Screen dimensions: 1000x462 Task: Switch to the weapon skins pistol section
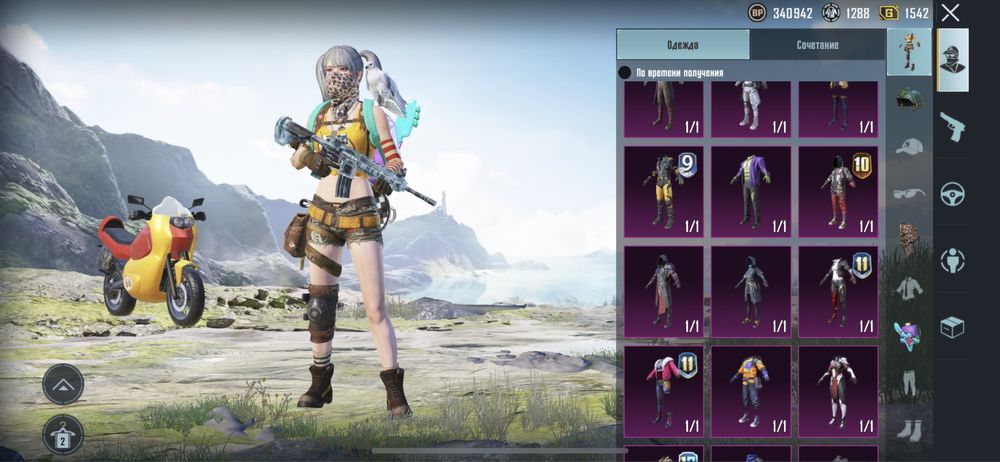click(x=952, y=127)
